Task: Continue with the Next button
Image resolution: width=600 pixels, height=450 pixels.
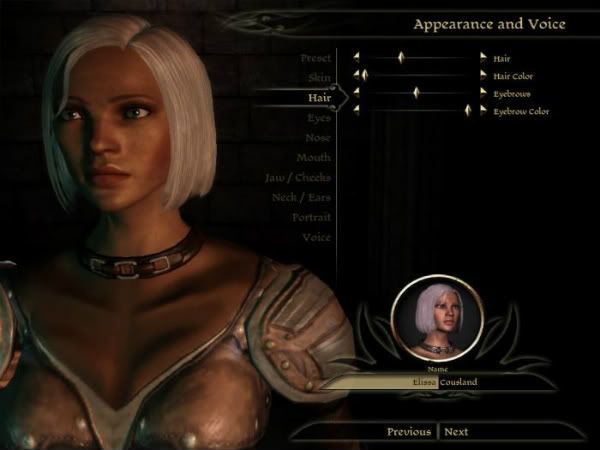Action: click(456, 432)
